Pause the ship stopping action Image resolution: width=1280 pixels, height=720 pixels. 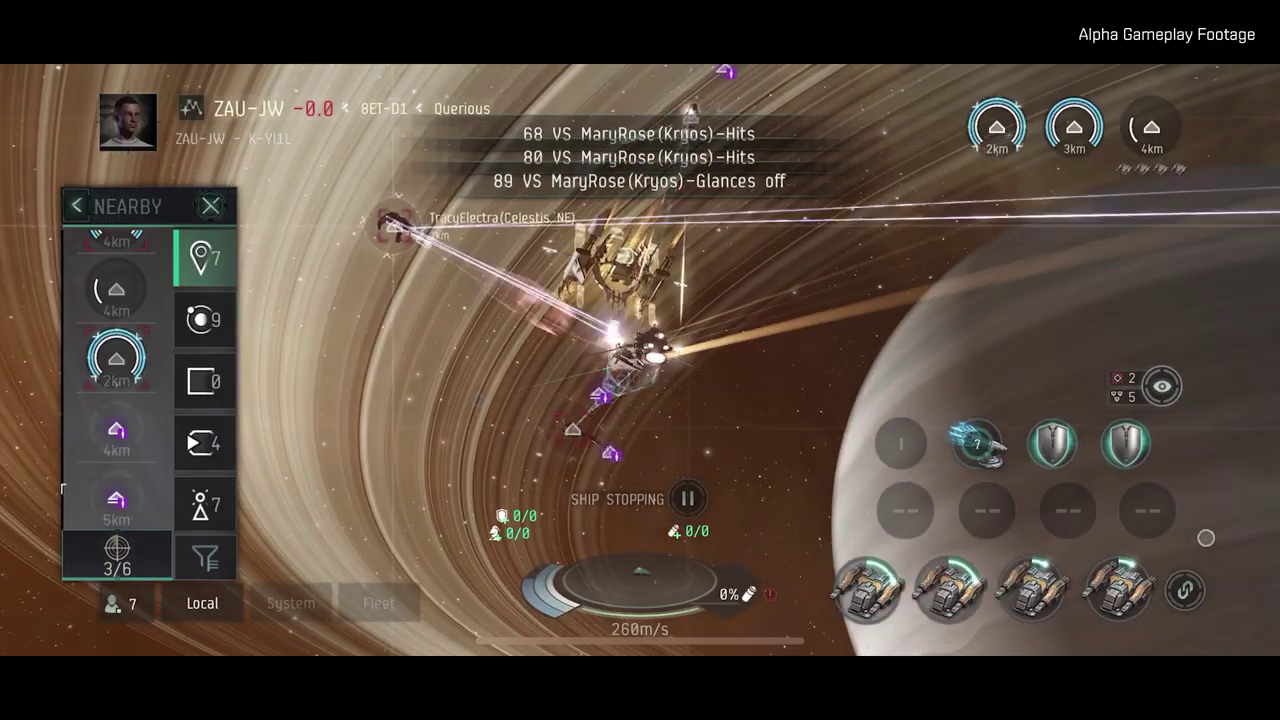click(x=687, y=498)
